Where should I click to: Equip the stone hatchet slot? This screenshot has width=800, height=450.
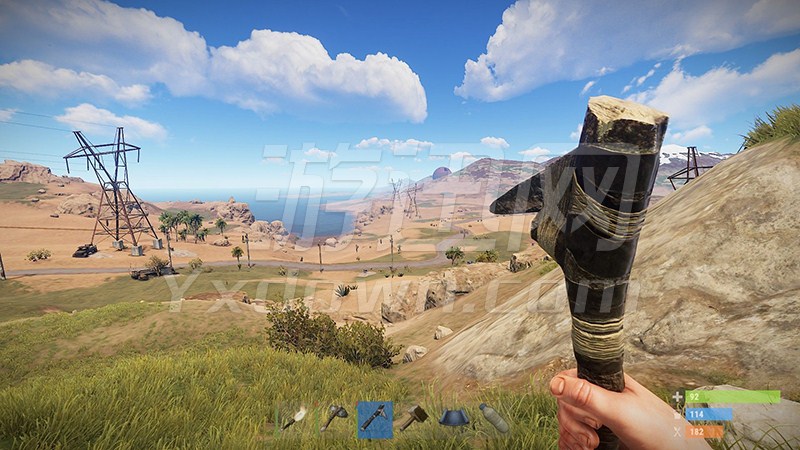334,418
